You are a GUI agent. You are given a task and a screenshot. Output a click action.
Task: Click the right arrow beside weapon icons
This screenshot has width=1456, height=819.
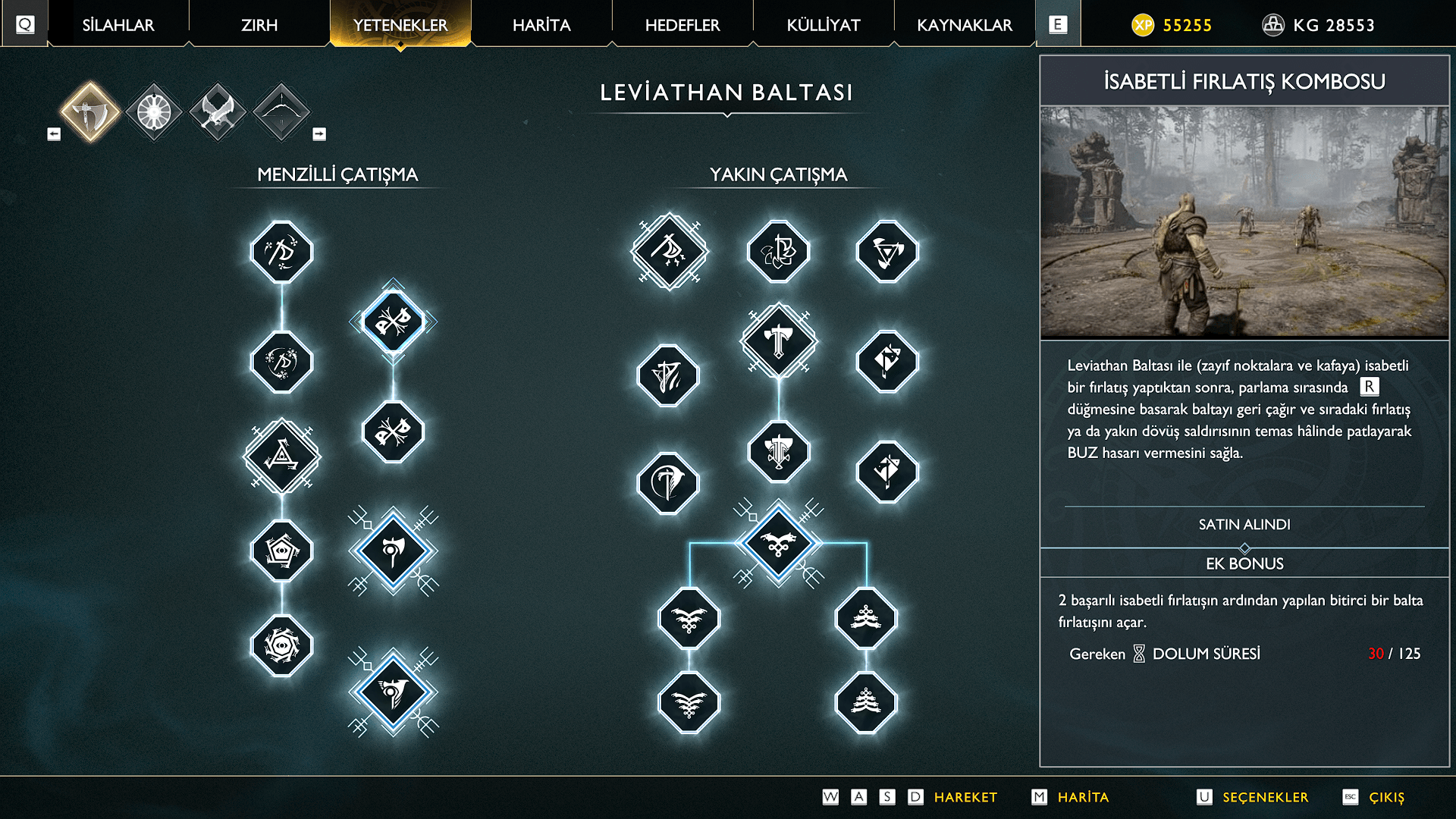point(319,134)
